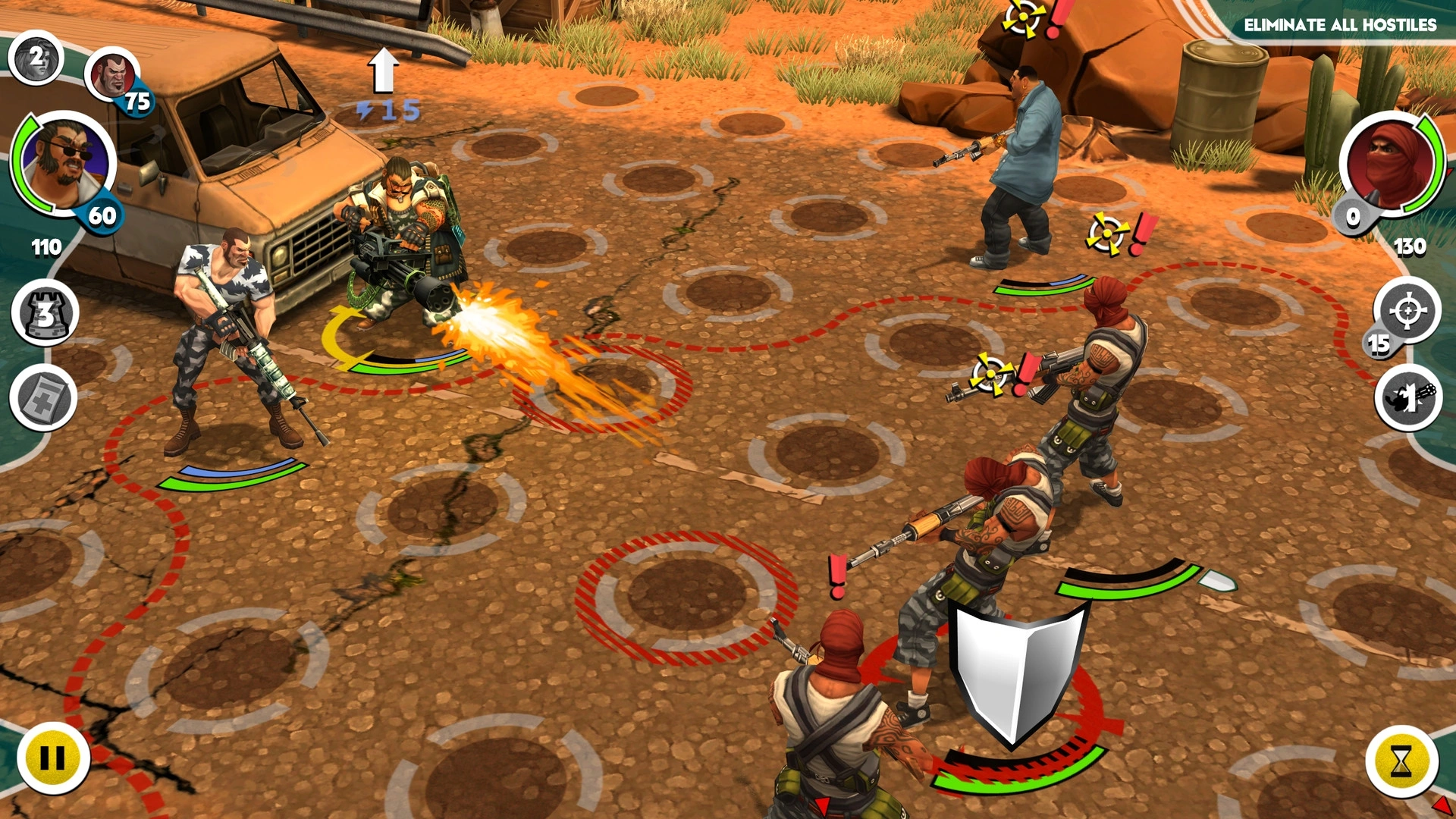Click the white arrow move marker
1456x819 pixels.
[x=384, y=70]
